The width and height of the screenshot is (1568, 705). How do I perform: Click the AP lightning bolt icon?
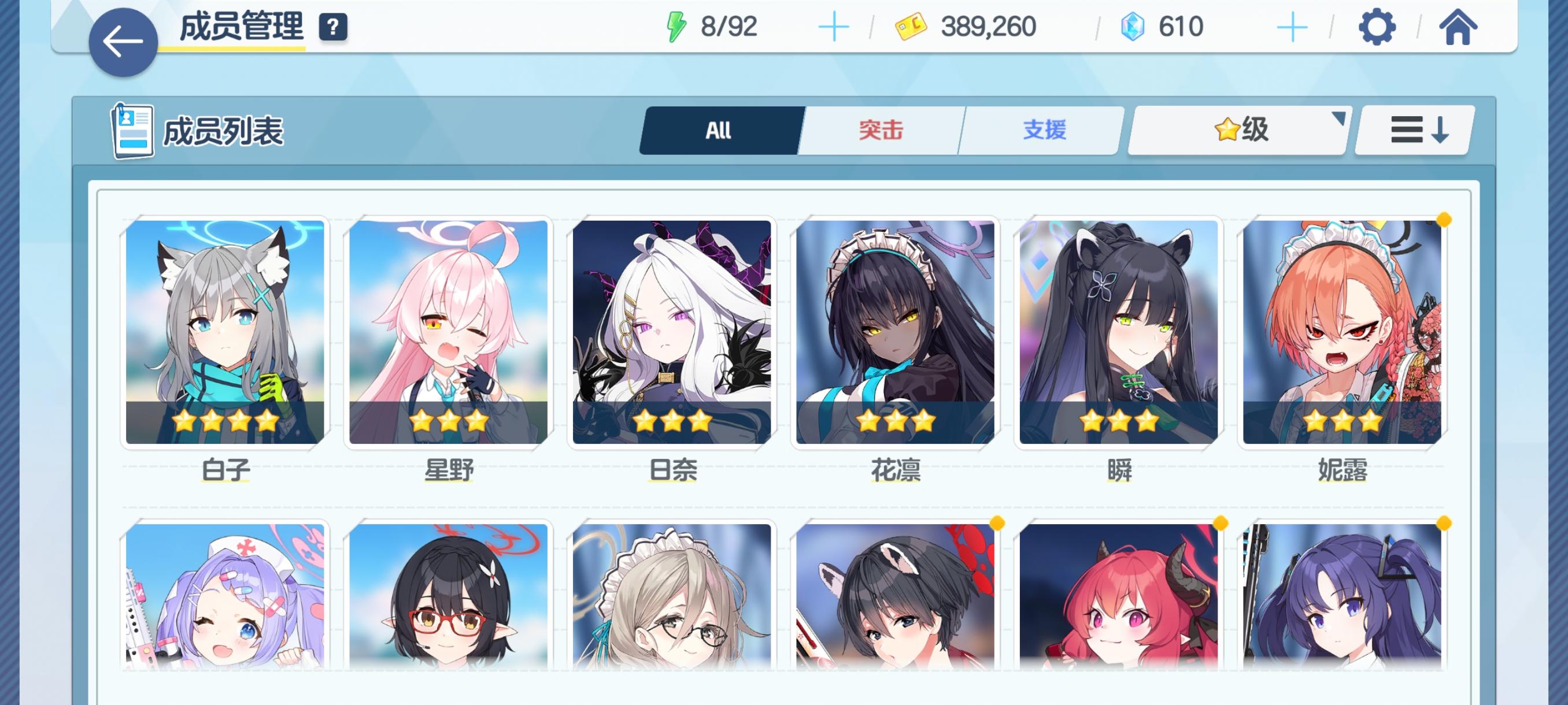(678, 25)
